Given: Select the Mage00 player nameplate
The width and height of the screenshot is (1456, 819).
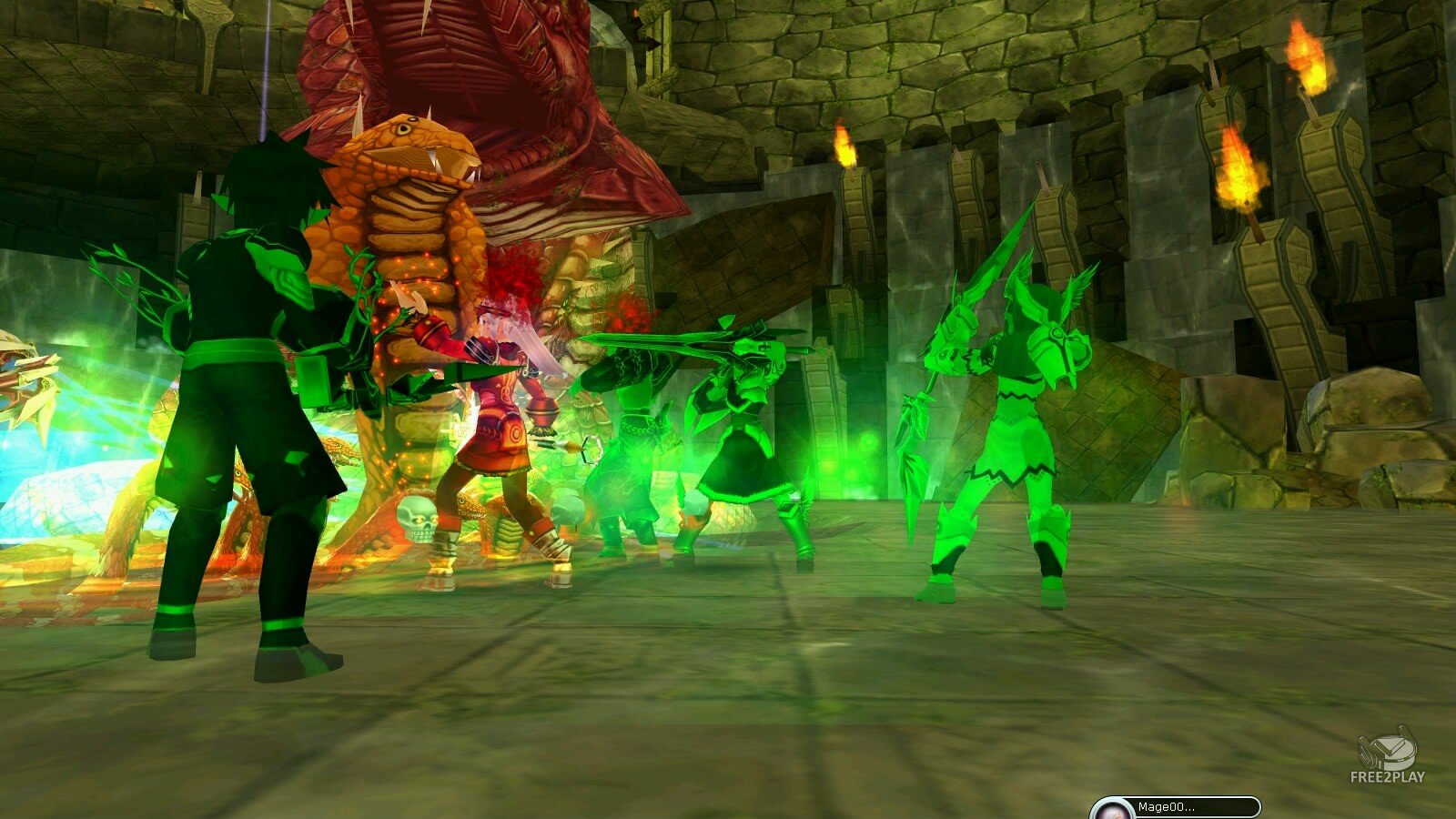Looking at the screenshot, I should pos(1176,807).
